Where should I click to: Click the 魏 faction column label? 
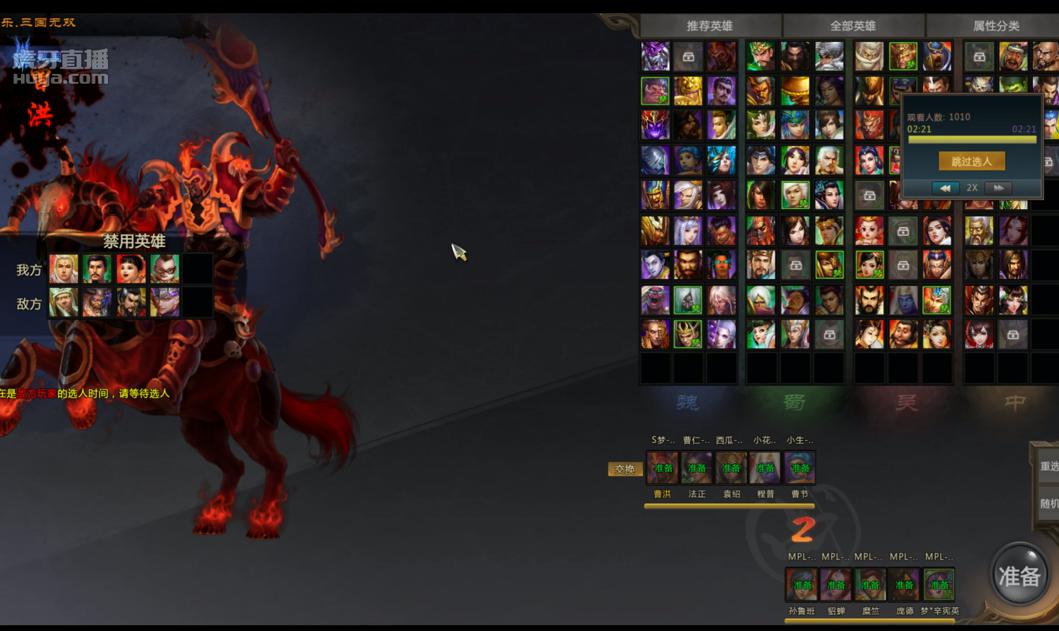point(688,402)
